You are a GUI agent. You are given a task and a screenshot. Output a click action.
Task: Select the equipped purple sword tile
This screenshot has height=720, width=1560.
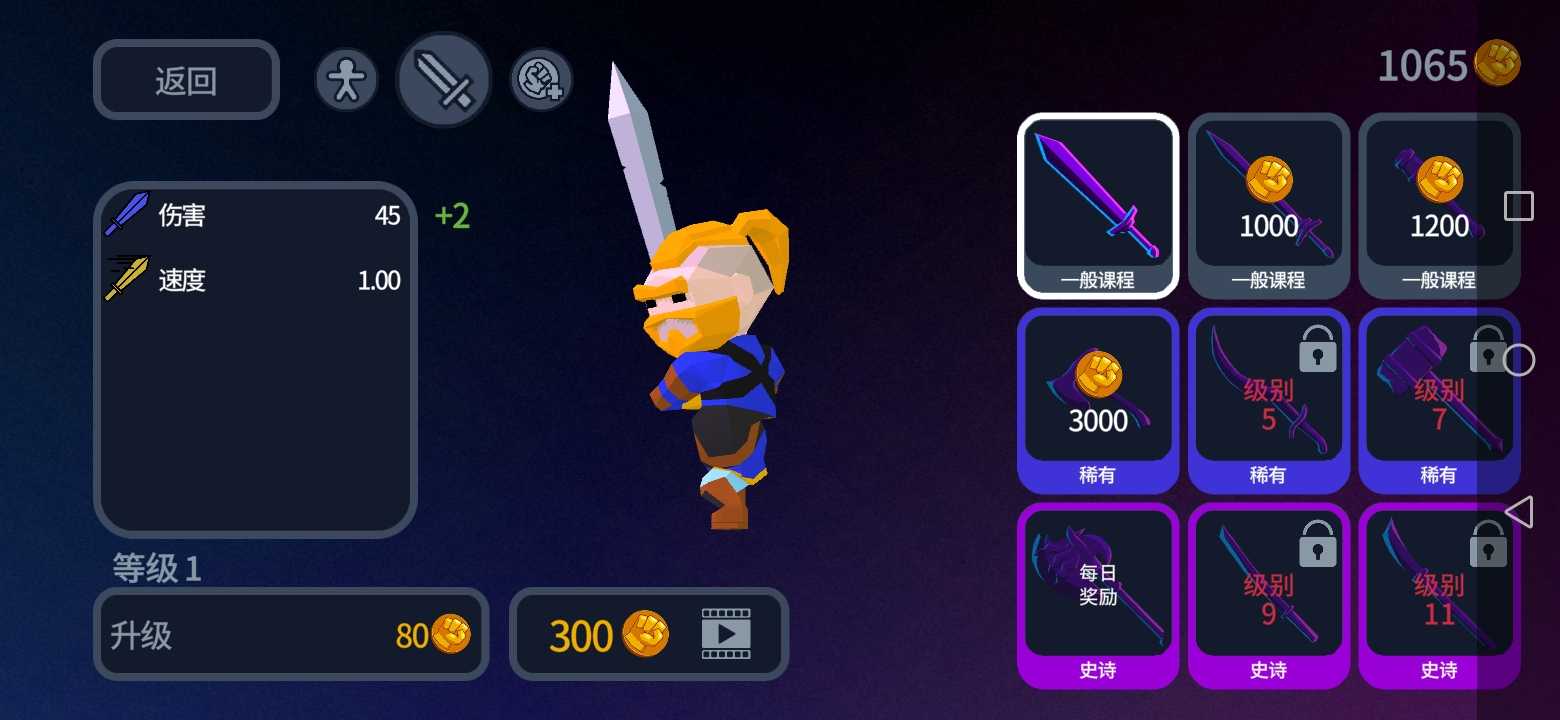coord(1098,205)
